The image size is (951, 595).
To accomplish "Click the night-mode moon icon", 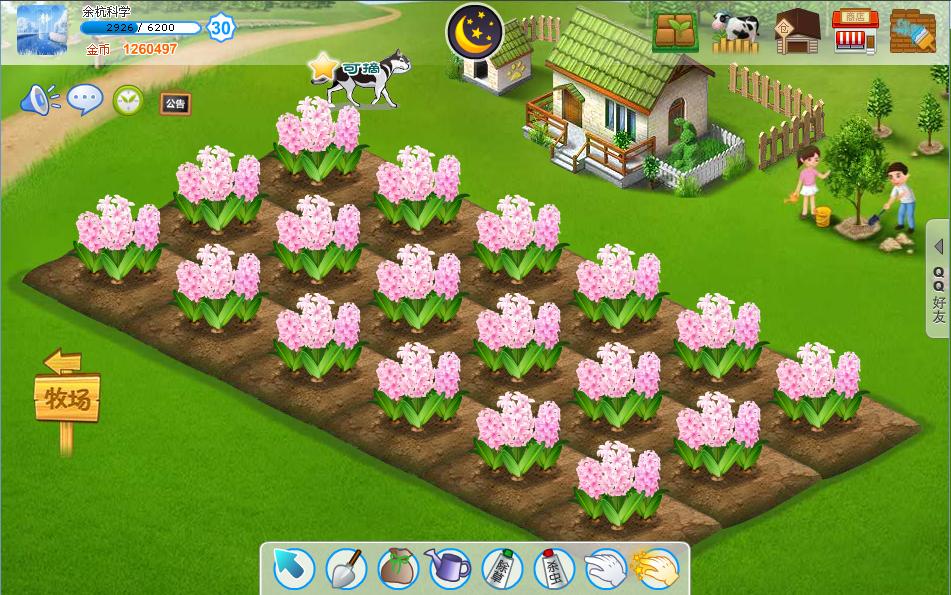I will [x=475, y=31].
